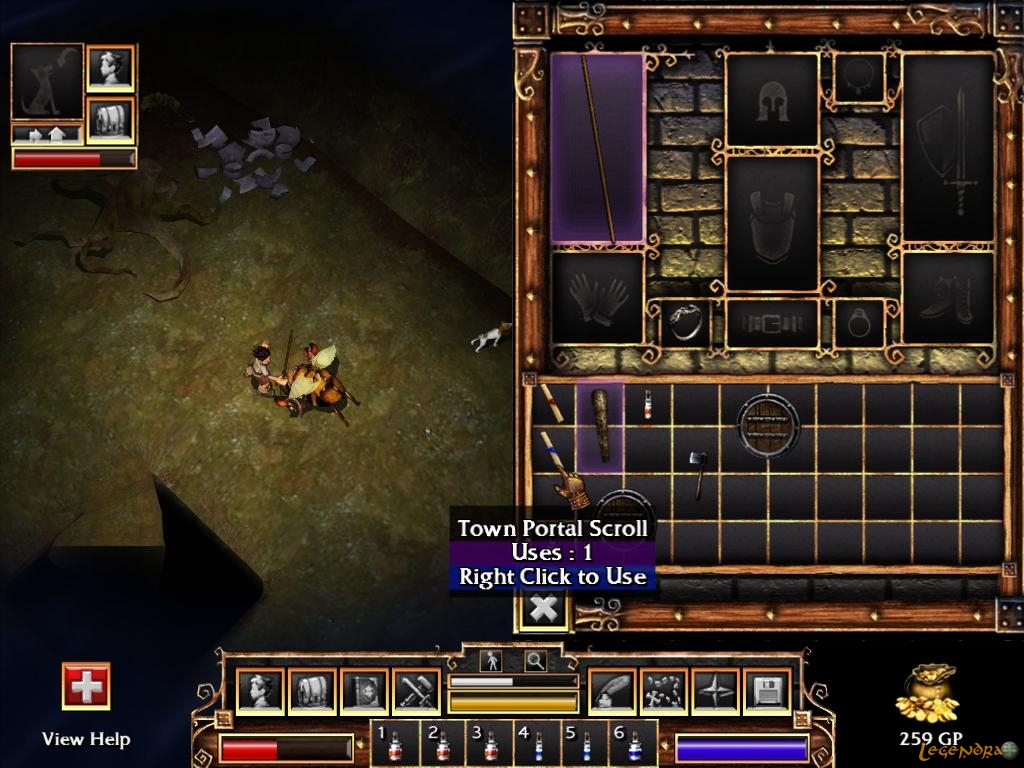This screenshot has width=1024, height=768.
Task: Click the pet portrait showing the dog
Action: [47, 81]
